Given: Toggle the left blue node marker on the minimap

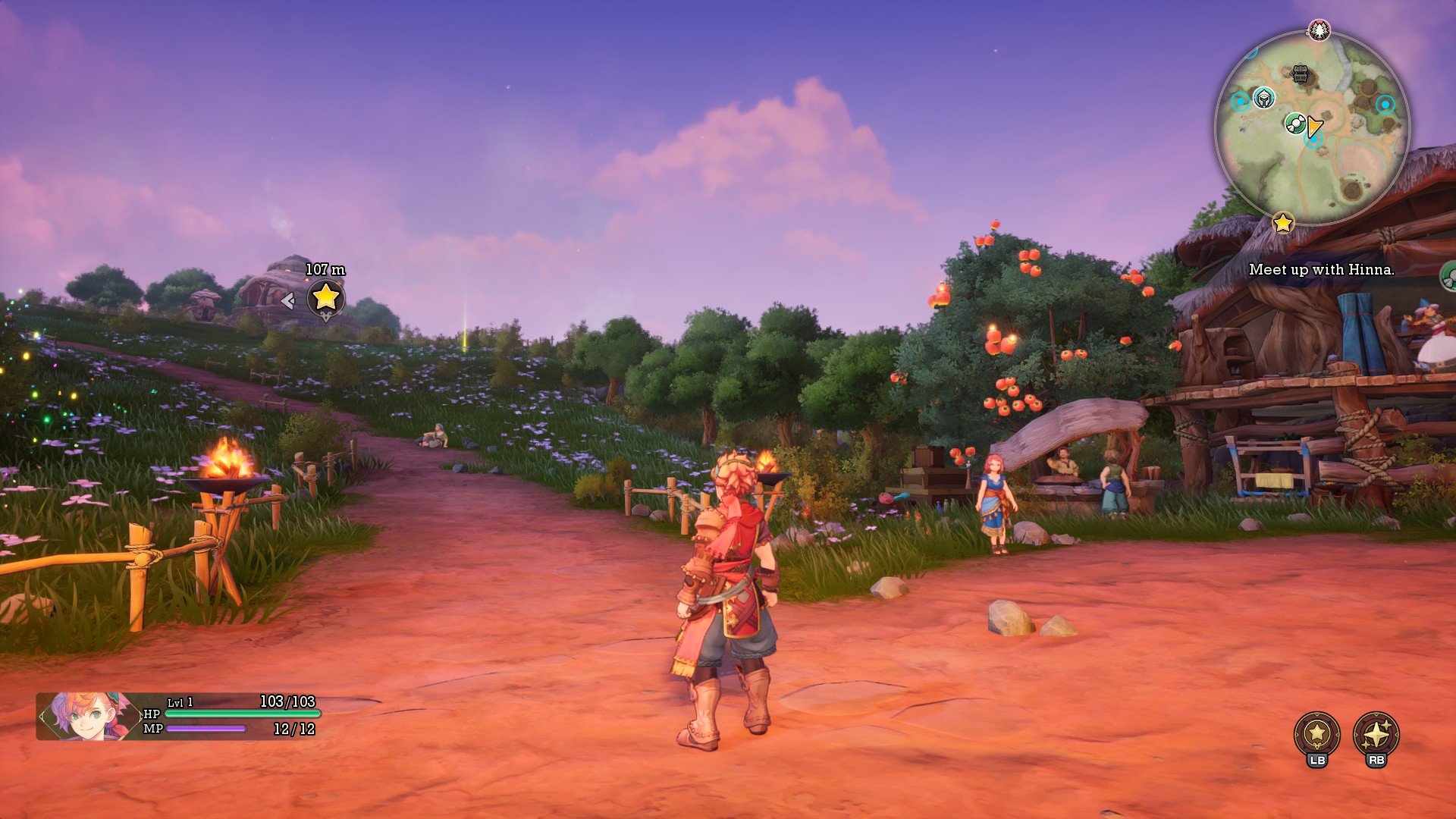Looking at the screenshot, I should (x=1240, y=100).
